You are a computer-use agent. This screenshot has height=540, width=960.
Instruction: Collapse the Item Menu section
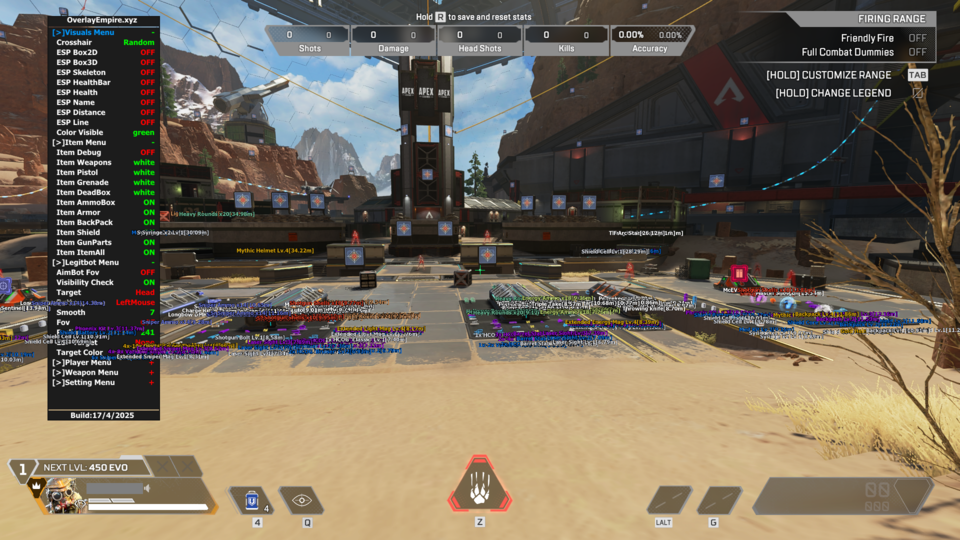pyautogui.click(x=81, y=143)
